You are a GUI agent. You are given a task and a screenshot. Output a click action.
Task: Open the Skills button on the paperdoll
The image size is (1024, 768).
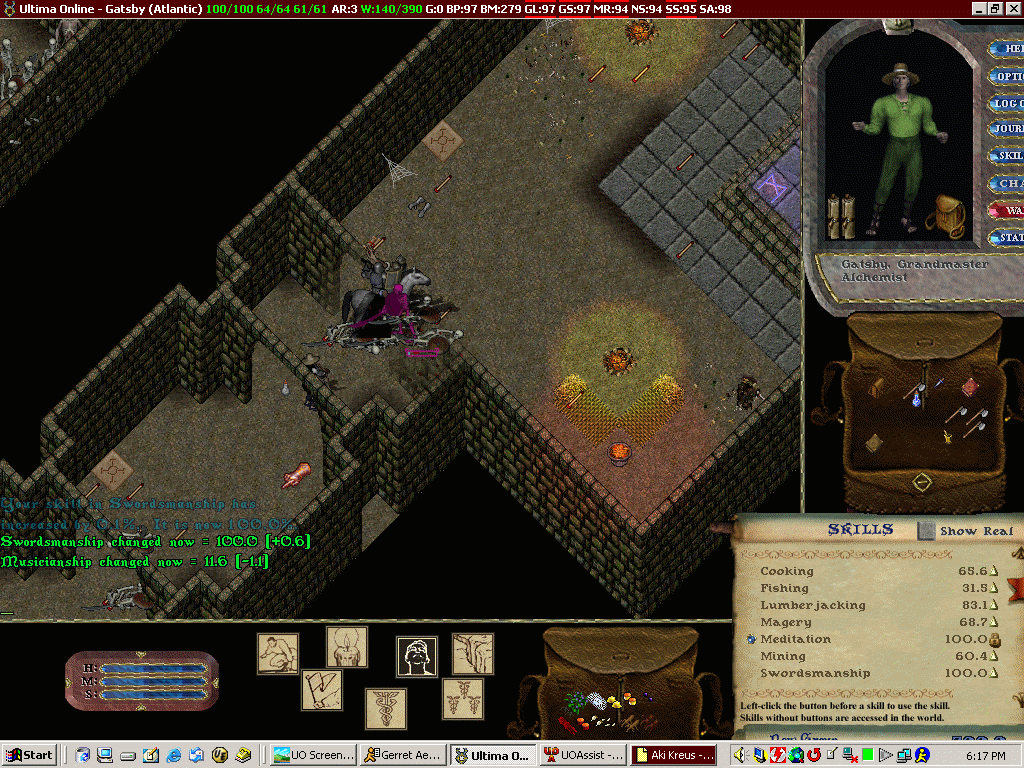[x=1006, y=156]
